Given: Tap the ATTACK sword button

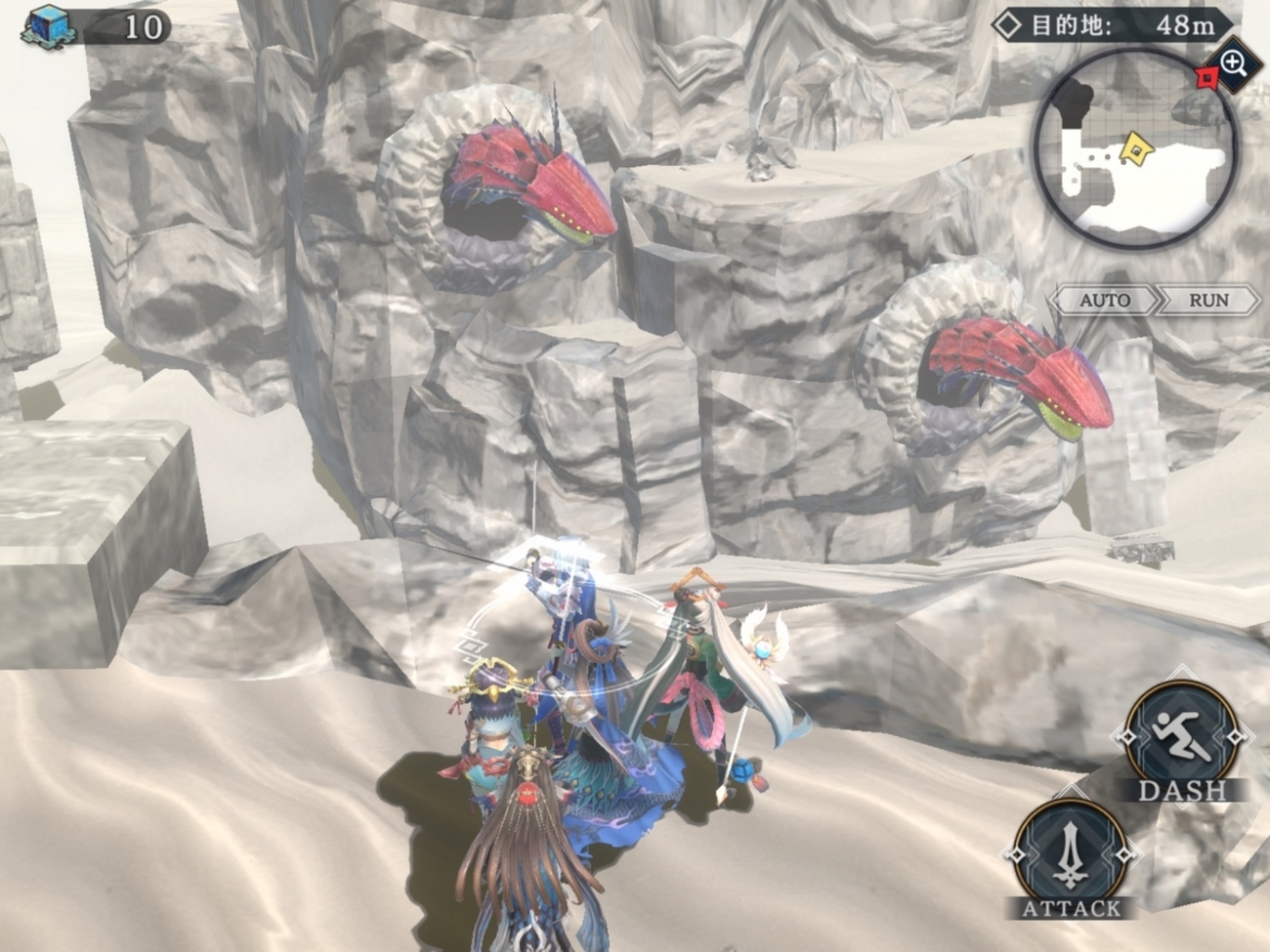Looking at the screenshot, I should point(1072,855).
